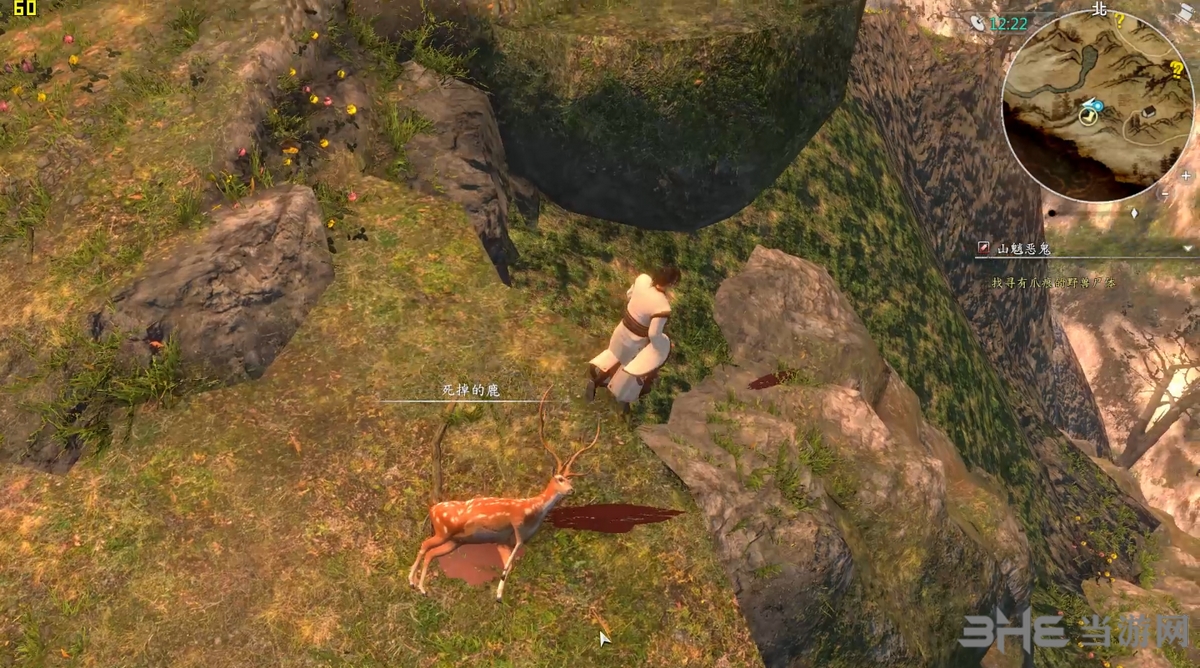Click the yellow question mark beside the house
Image resolution: width=1200 pixels, height=668 pixels.
1177,70
